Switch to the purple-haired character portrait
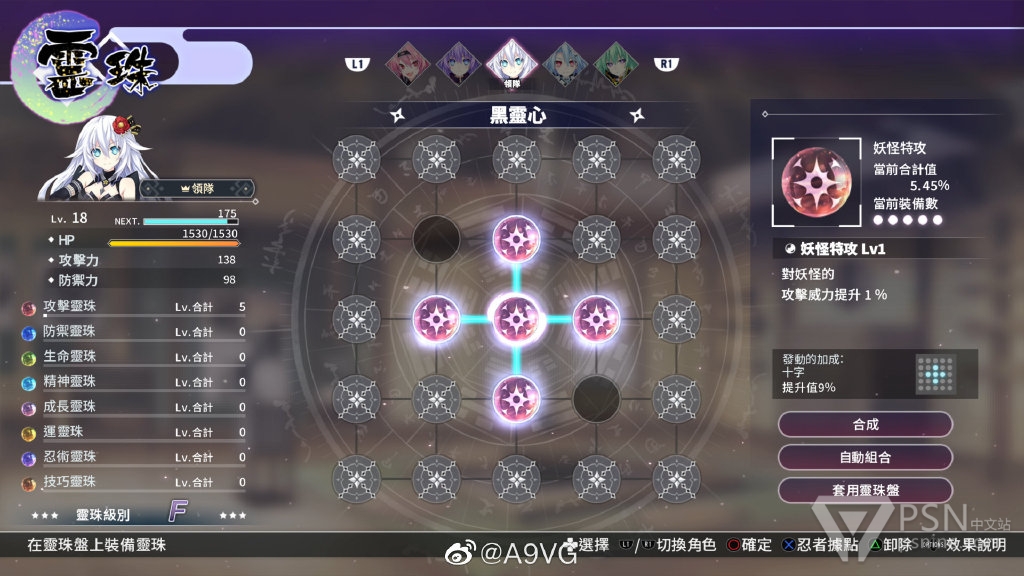1024x576 pixels. click(x=457, y=64)
